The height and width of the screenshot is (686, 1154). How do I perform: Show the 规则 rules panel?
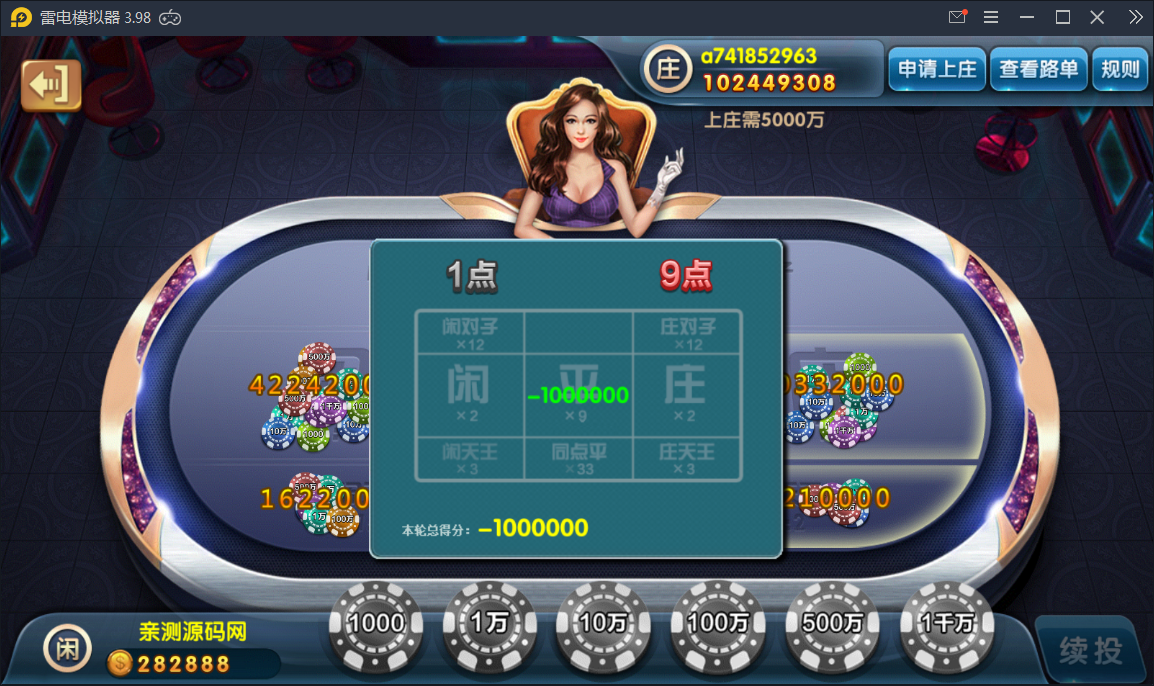(1120, 69)
